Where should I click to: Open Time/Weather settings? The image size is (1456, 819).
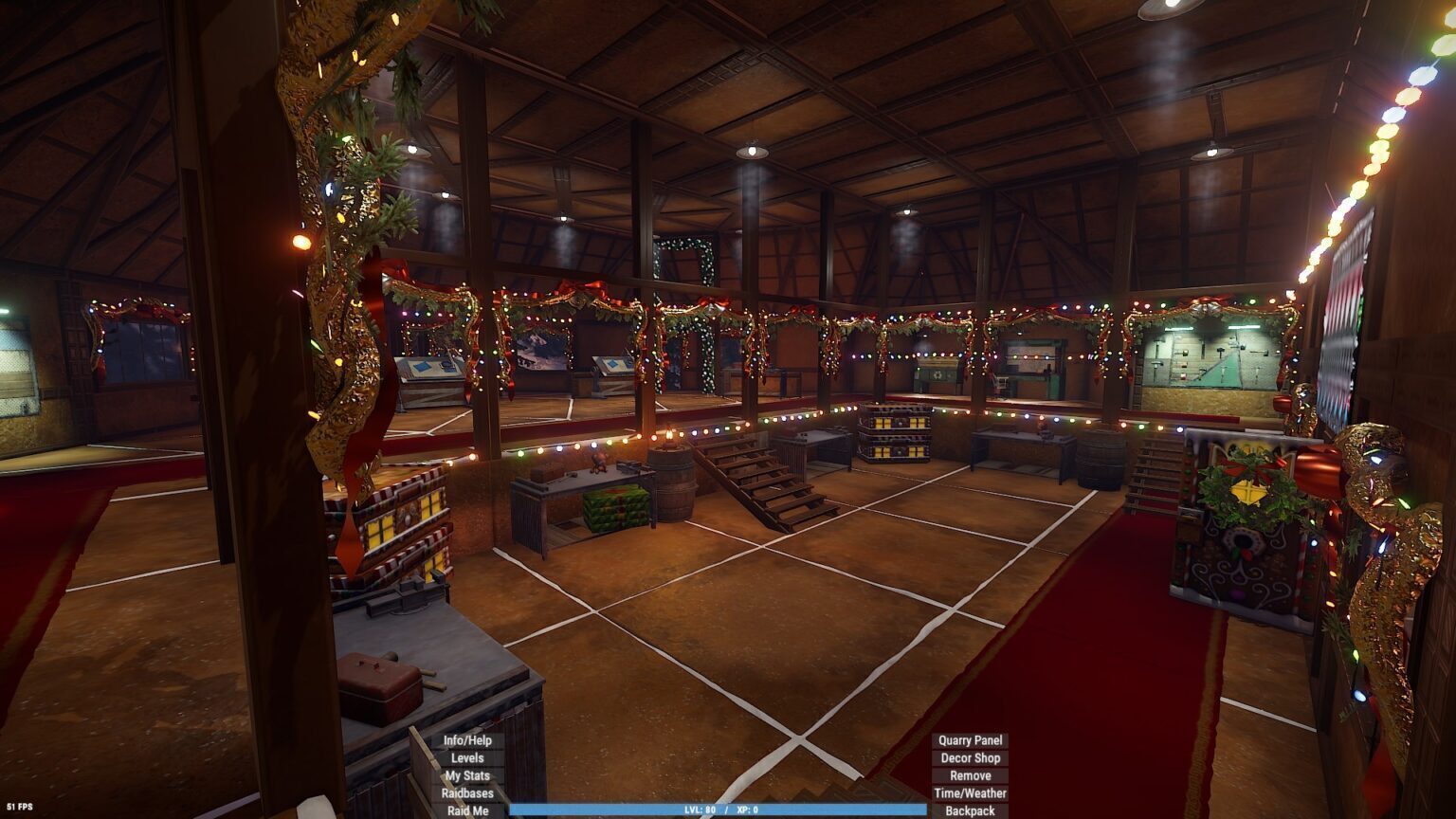970,793
